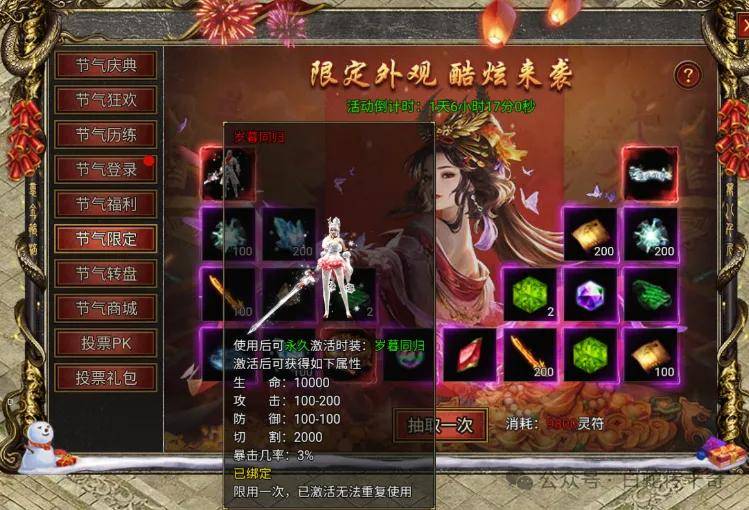
Task: Open the 投票礼包 tab
Action: (x=105, y=378)
